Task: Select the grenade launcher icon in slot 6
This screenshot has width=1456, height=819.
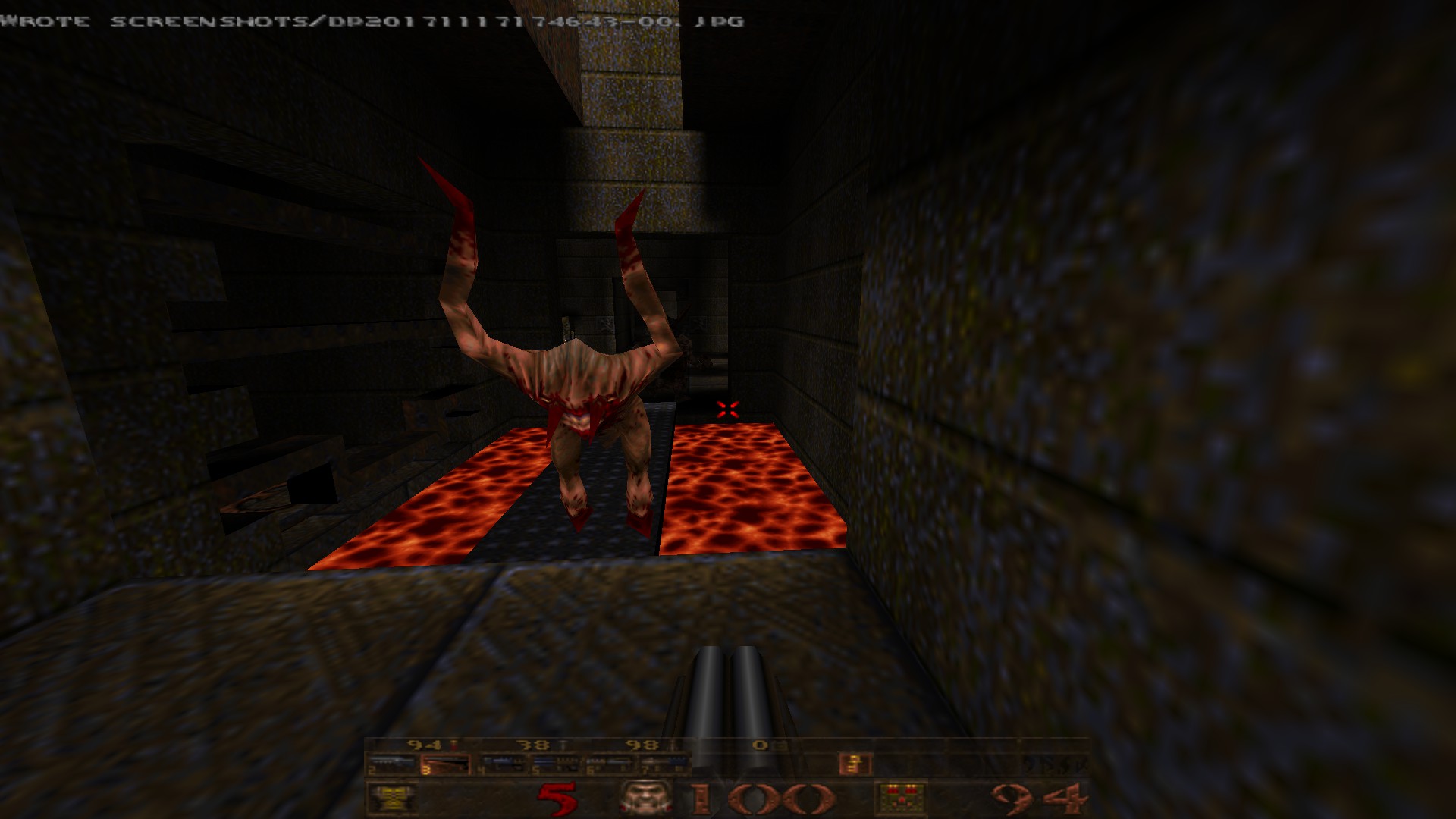Action: click(610, 763)
